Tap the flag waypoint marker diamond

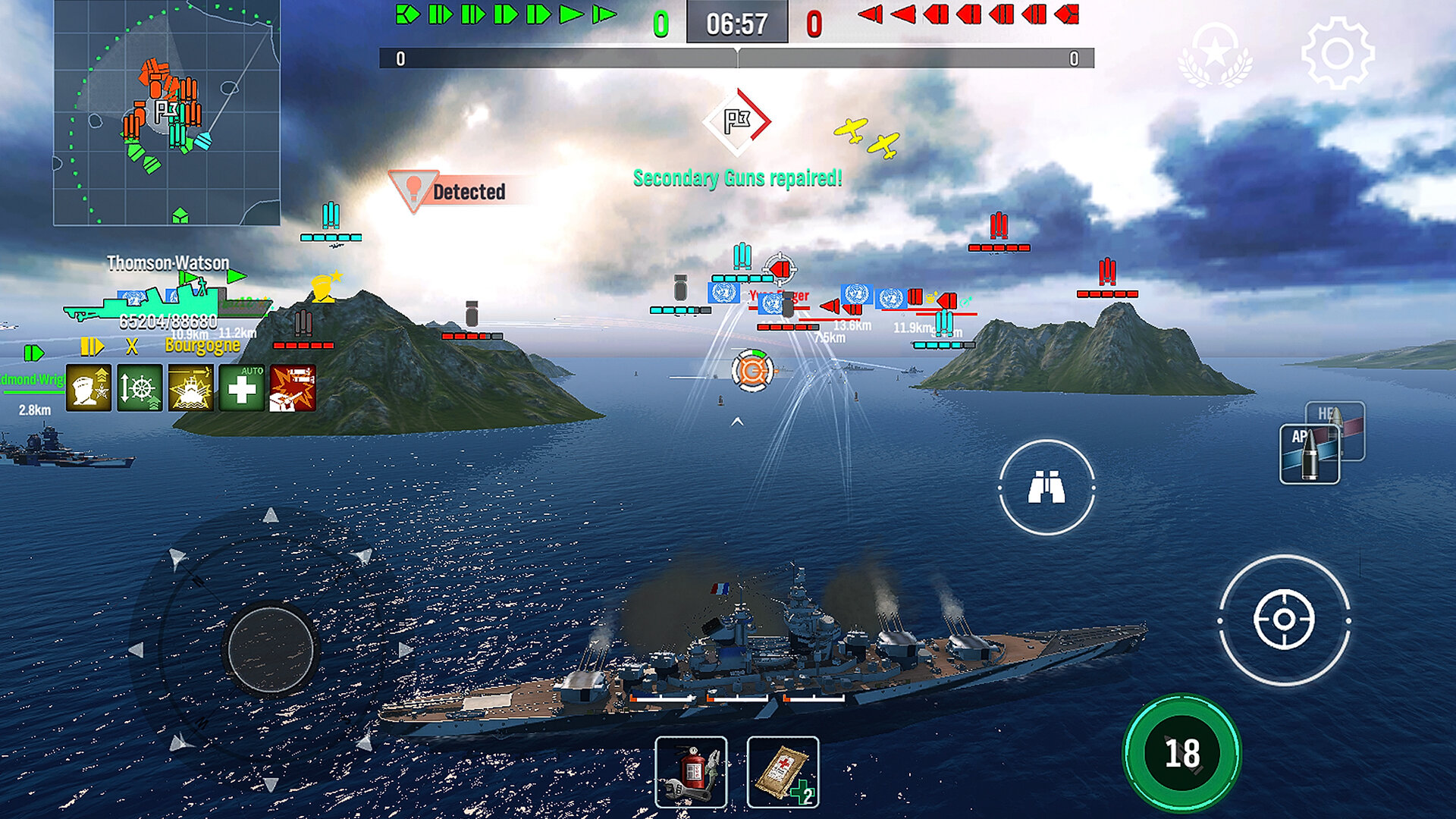coord(737,121)
